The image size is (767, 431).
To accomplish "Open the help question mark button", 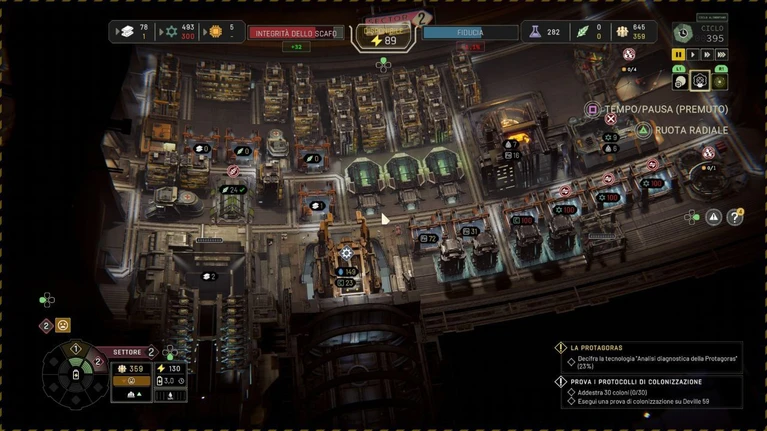I will 735,216.
